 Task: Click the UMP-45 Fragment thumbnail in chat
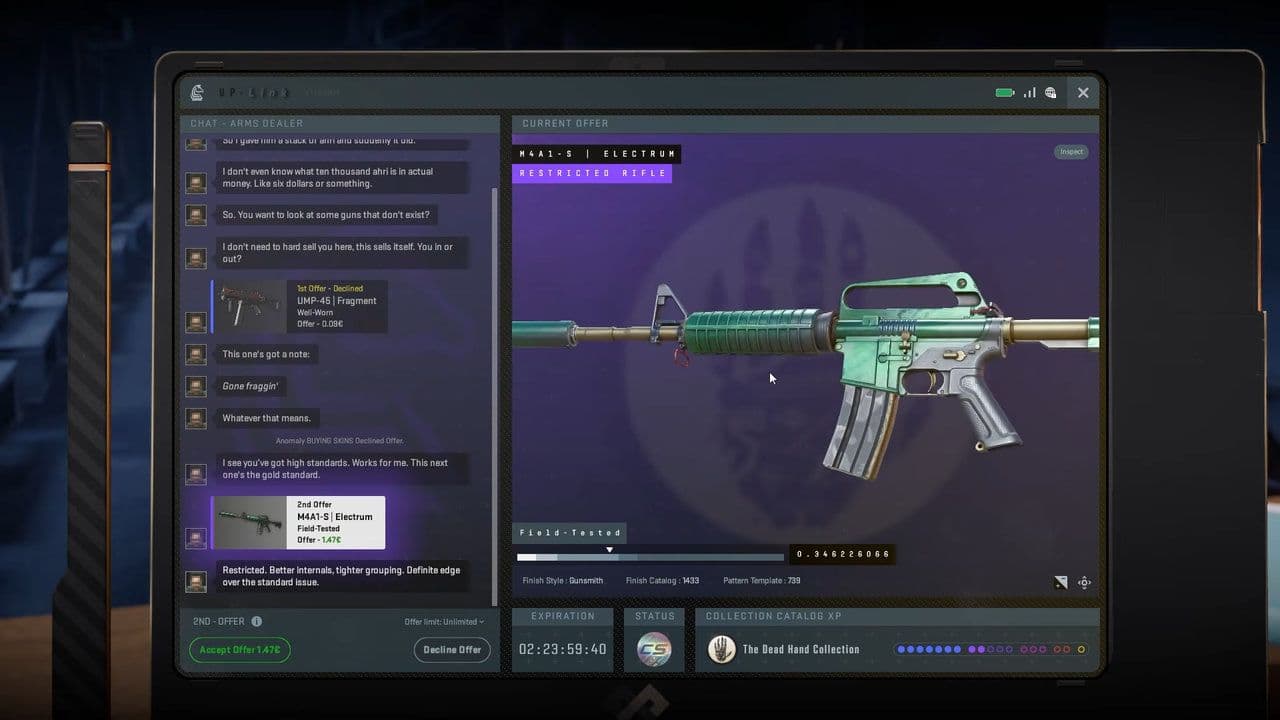(249, 306)
